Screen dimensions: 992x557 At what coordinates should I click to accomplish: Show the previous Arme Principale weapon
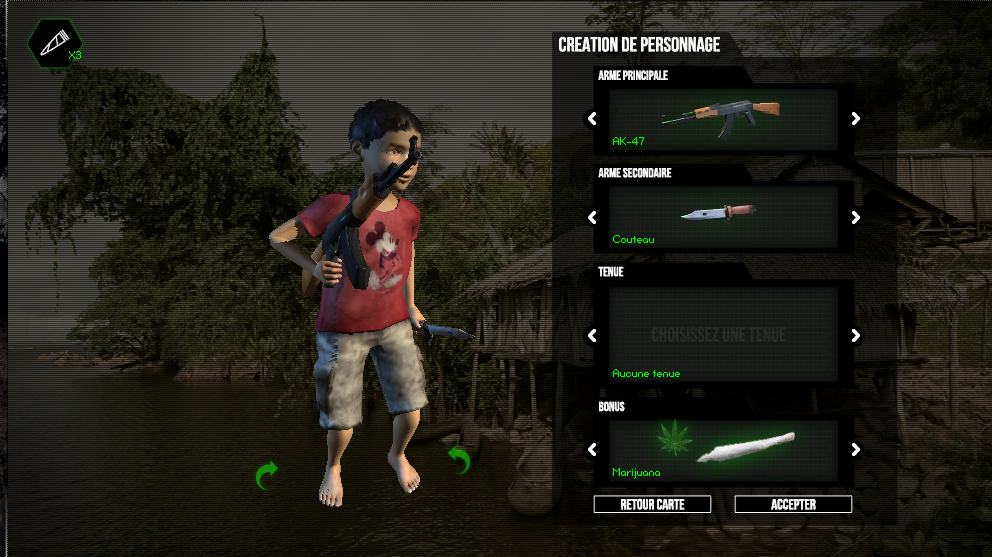click(x=592, y=119)
